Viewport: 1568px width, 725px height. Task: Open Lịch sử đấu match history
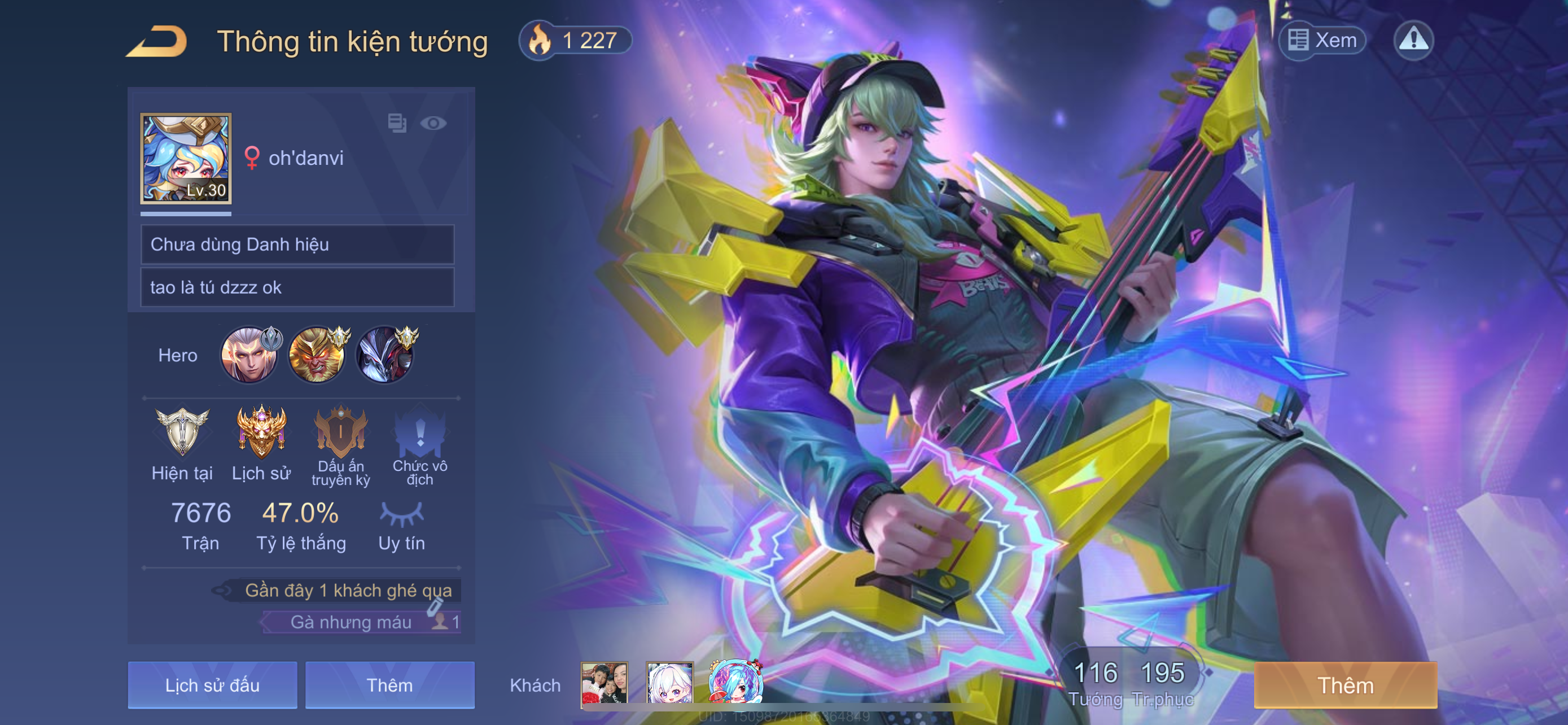(x=212, y=685)
